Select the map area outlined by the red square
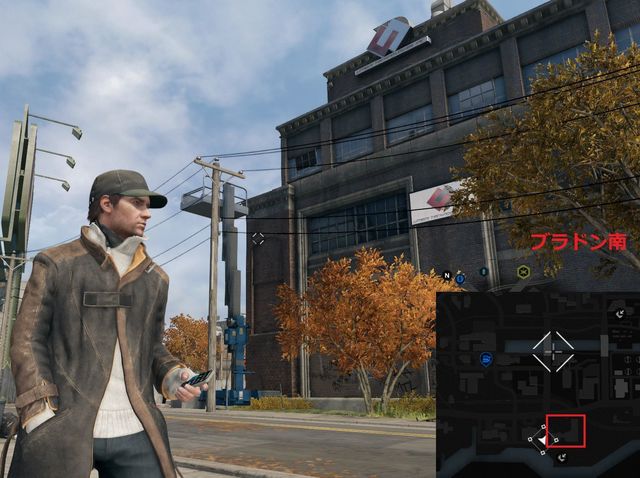The width and height of the screenshot is (640, 478). 566,431
